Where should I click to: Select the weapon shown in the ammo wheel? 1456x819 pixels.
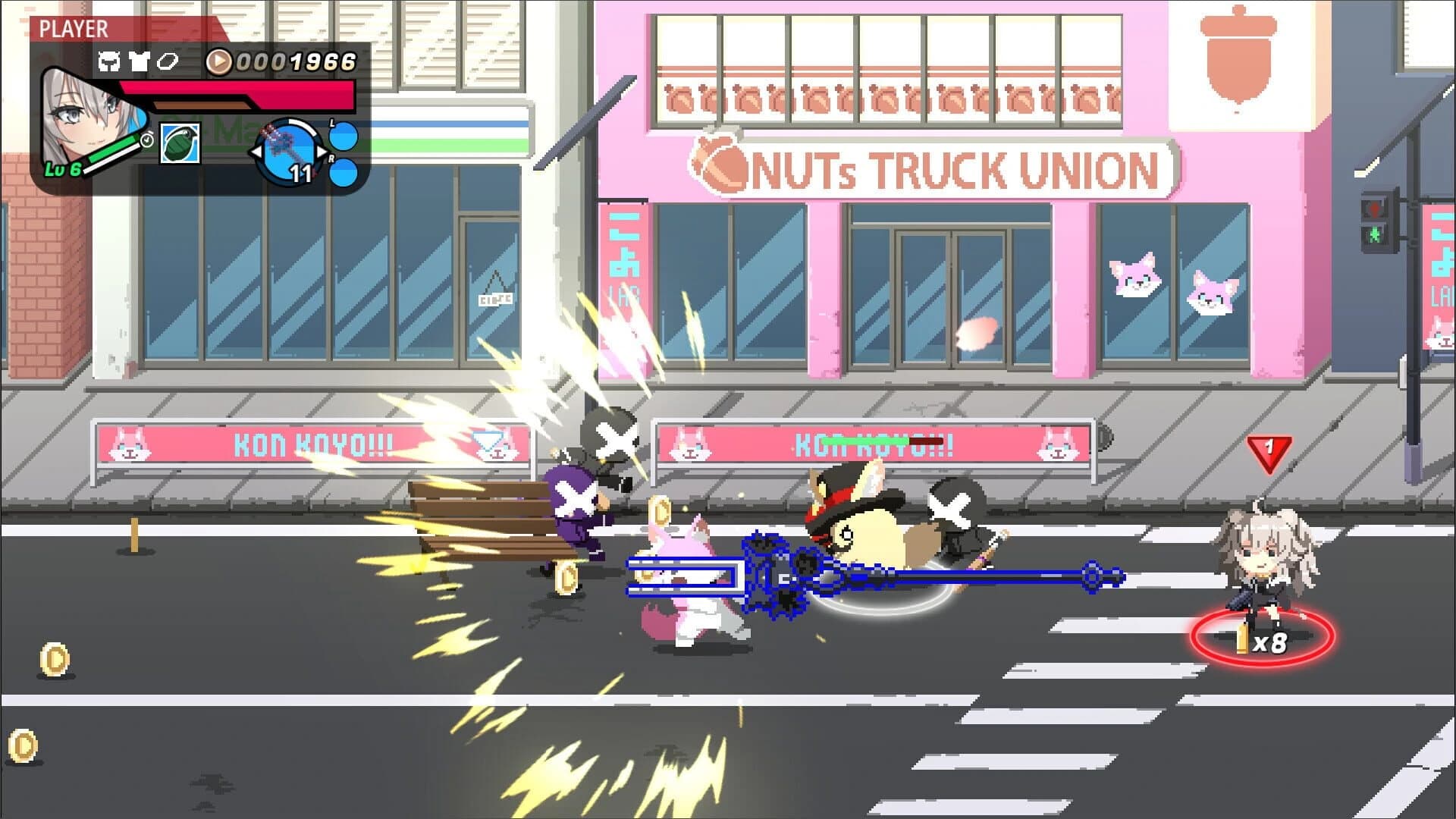click(x=287, y=152)
